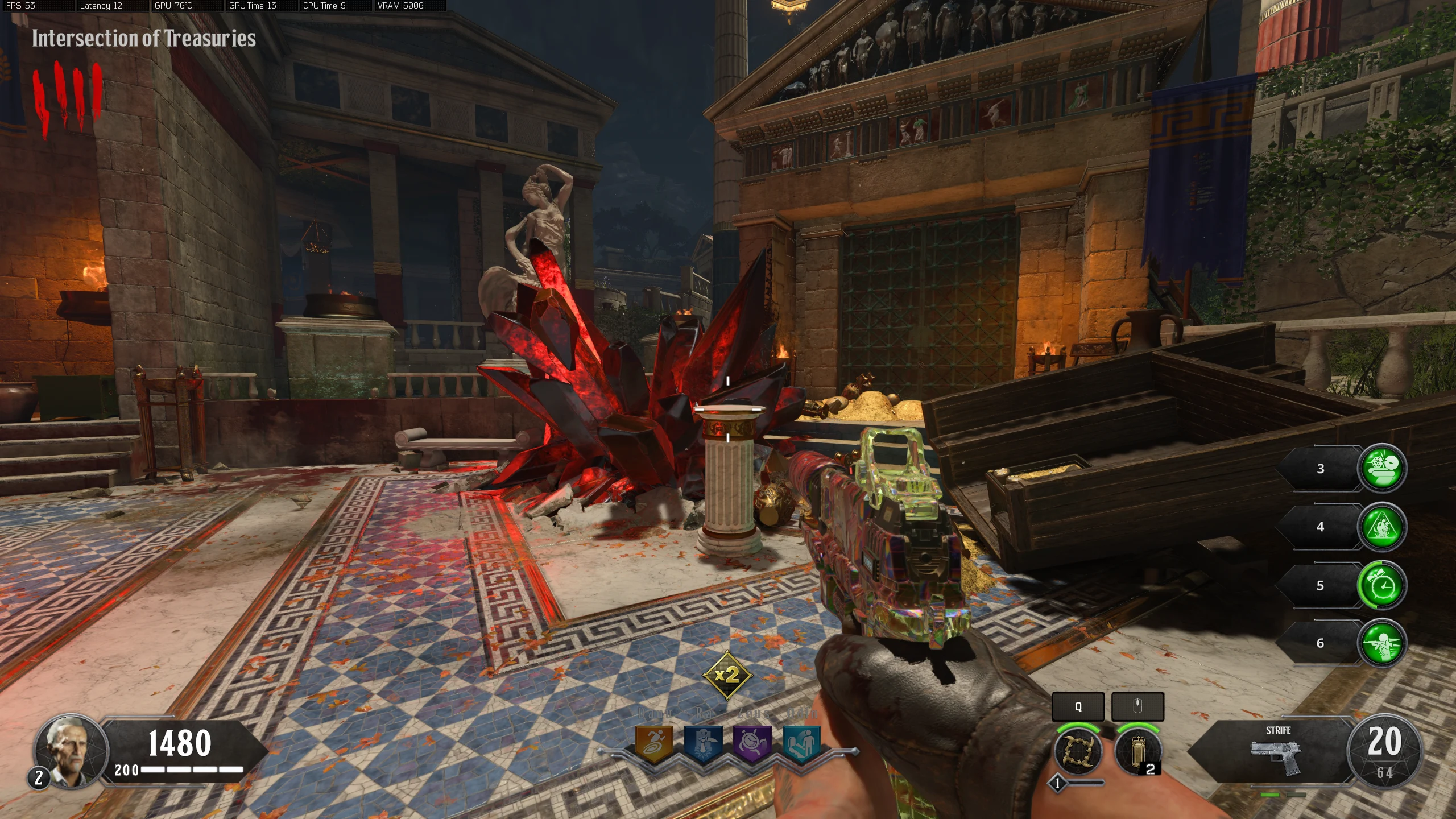Image resolution: width=1456 pixels, height=819 pixels.
Task: Click the blue RIP tombstone perk icon
Action: pos(703,743)
